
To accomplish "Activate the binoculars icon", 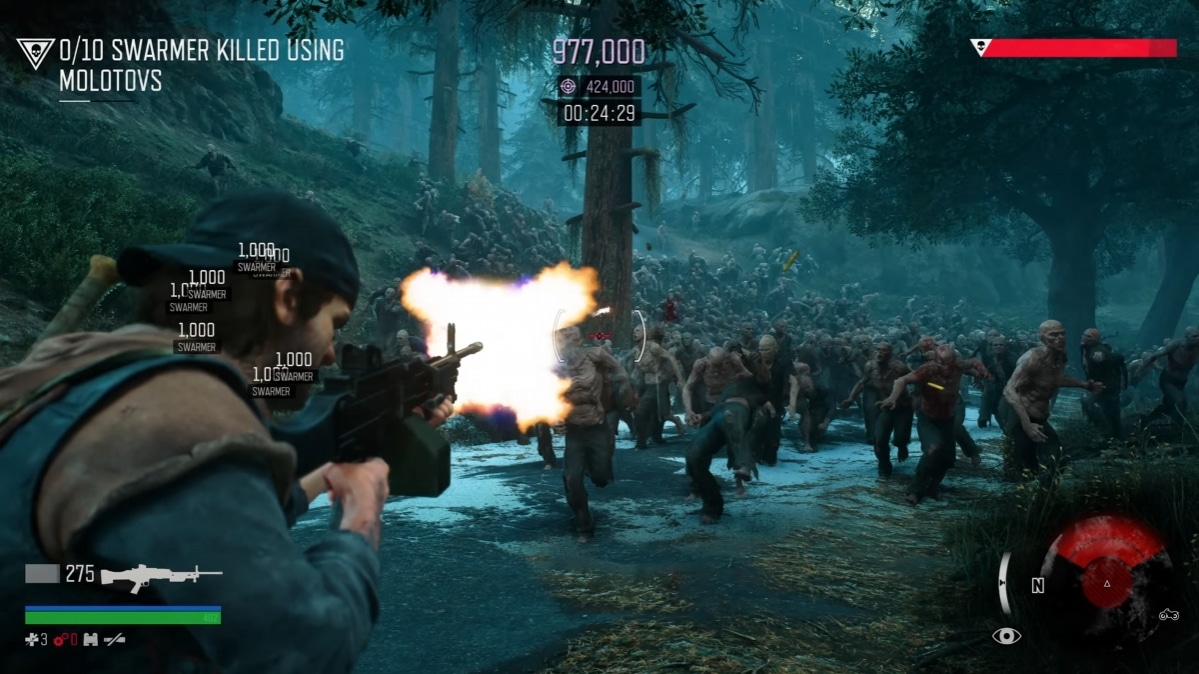I will (91, 639).
